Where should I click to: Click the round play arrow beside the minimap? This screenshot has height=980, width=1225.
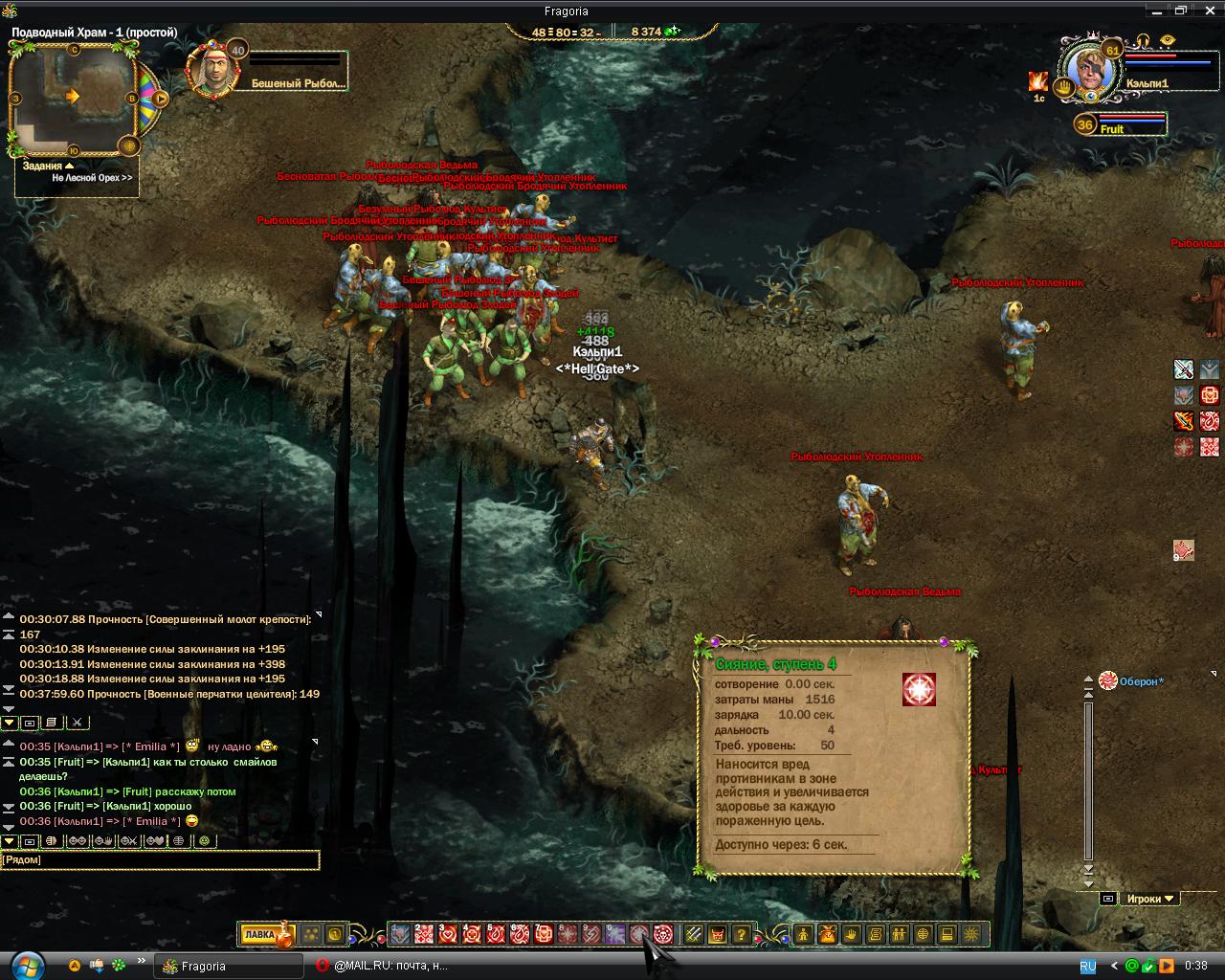pos(161,98)
